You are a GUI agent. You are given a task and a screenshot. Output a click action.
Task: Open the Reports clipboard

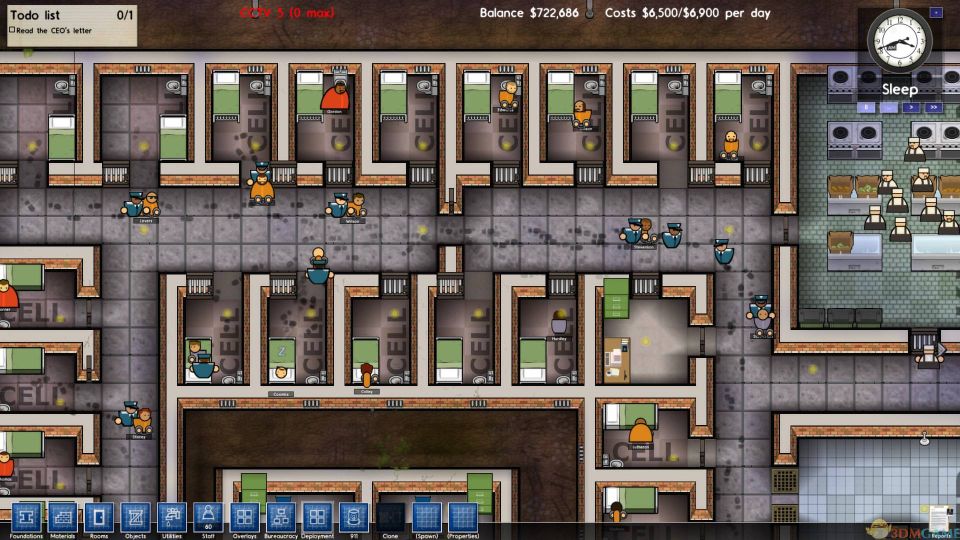[x=939, y=518]
